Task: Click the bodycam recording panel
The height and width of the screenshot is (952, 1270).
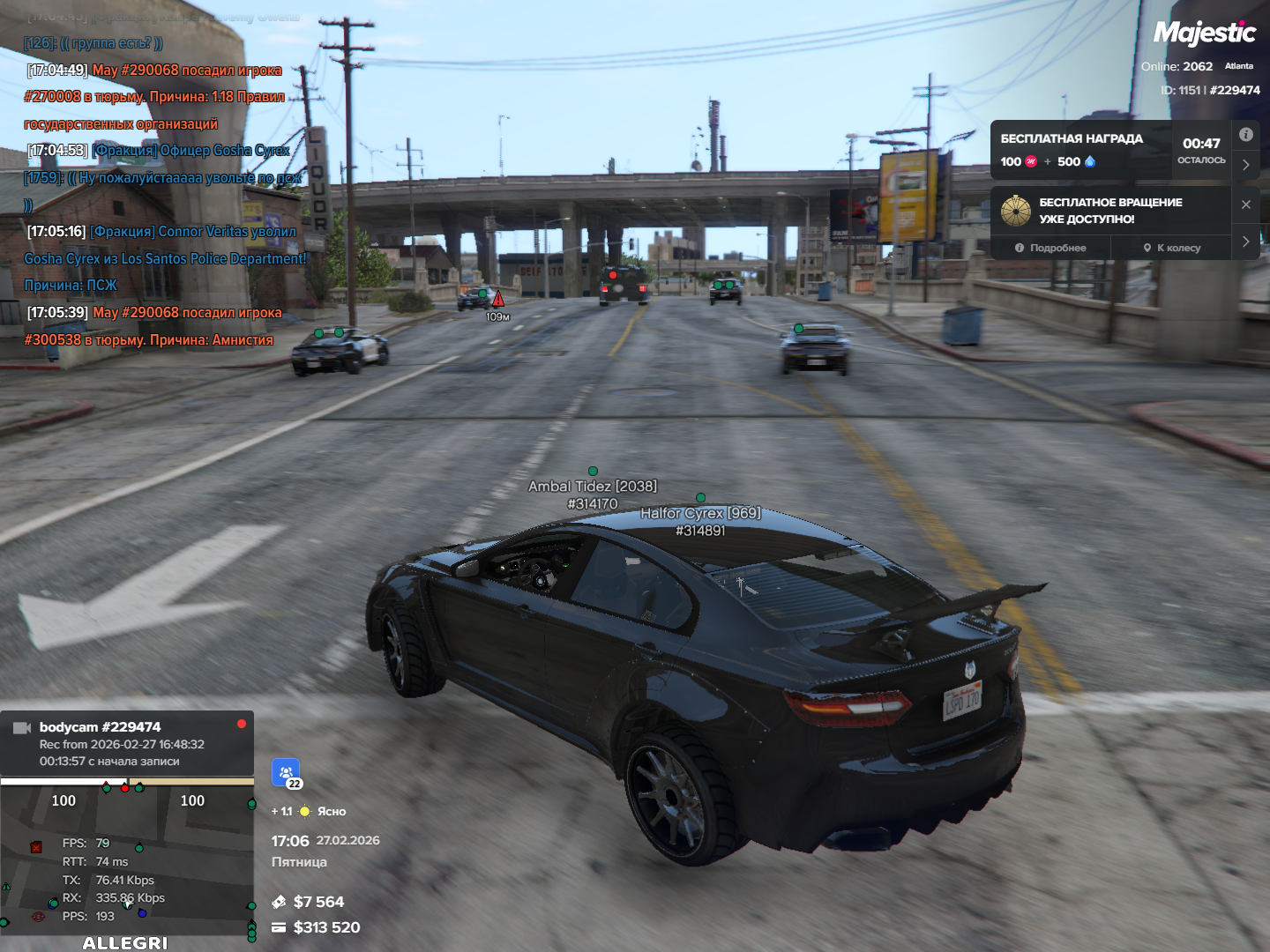Action: 127,743
